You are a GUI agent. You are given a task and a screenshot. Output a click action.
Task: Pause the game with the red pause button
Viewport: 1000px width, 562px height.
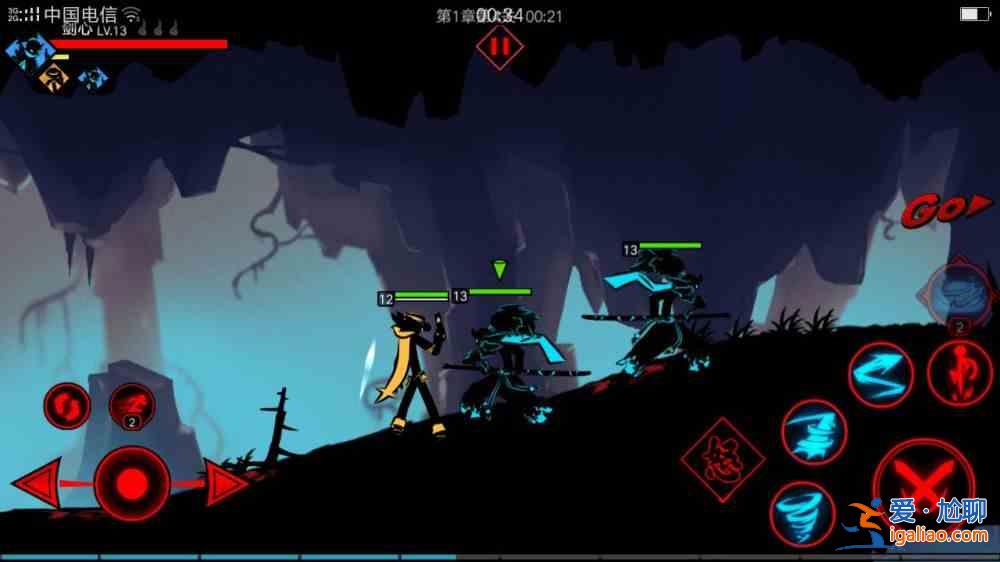(x=499, y=46)
